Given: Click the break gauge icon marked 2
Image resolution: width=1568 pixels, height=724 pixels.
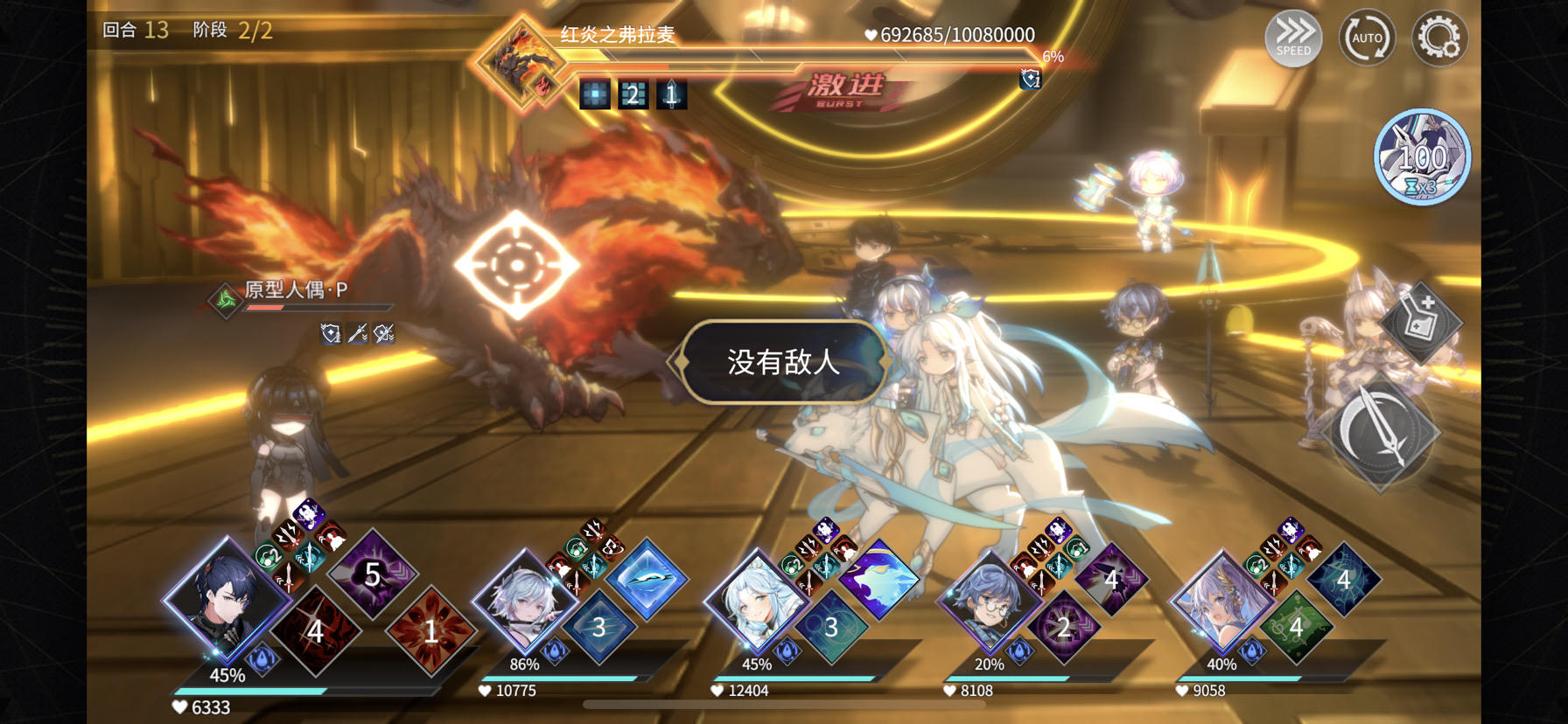Looking at the screenshot, I should (x=633, y=94).
